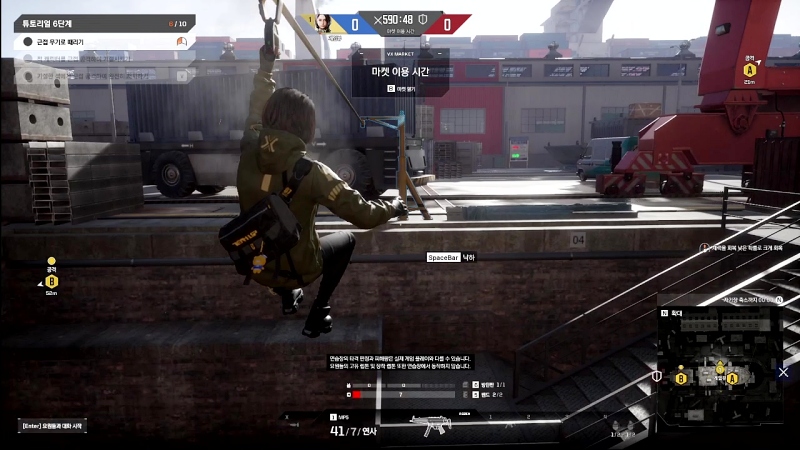Screen dimensions: 800x450
Task: Select point B marker on minimap
Action: pos(682,378)
